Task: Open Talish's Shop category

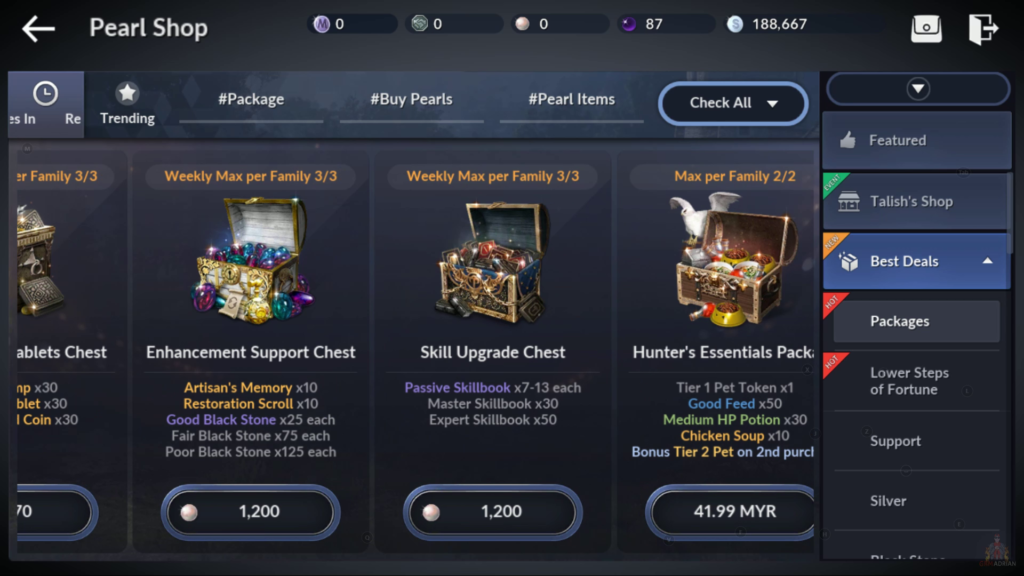Action: click(915, 201)
